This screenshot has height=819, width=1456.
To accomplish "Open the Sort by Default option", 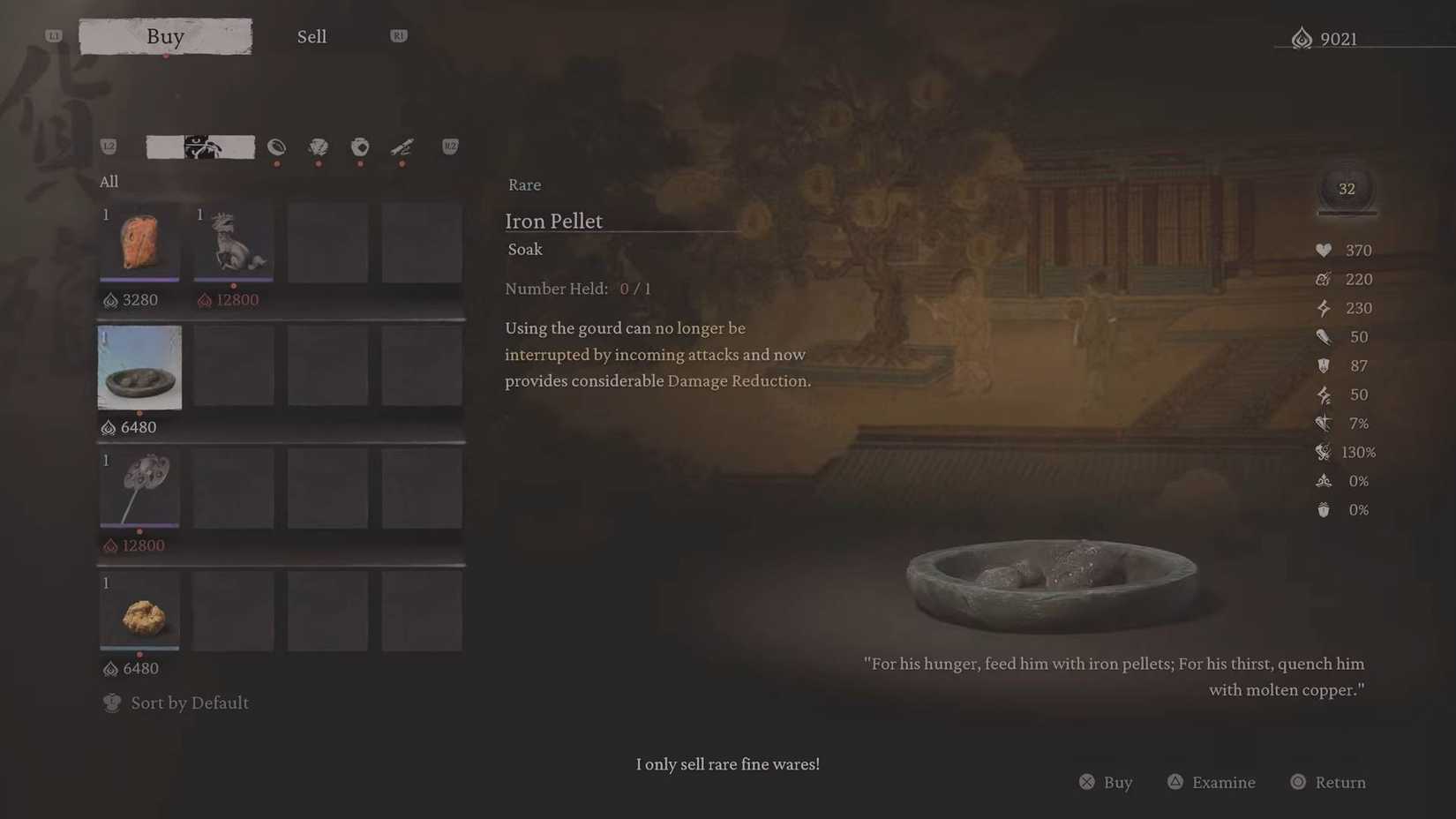I will (x=175, y=703).
